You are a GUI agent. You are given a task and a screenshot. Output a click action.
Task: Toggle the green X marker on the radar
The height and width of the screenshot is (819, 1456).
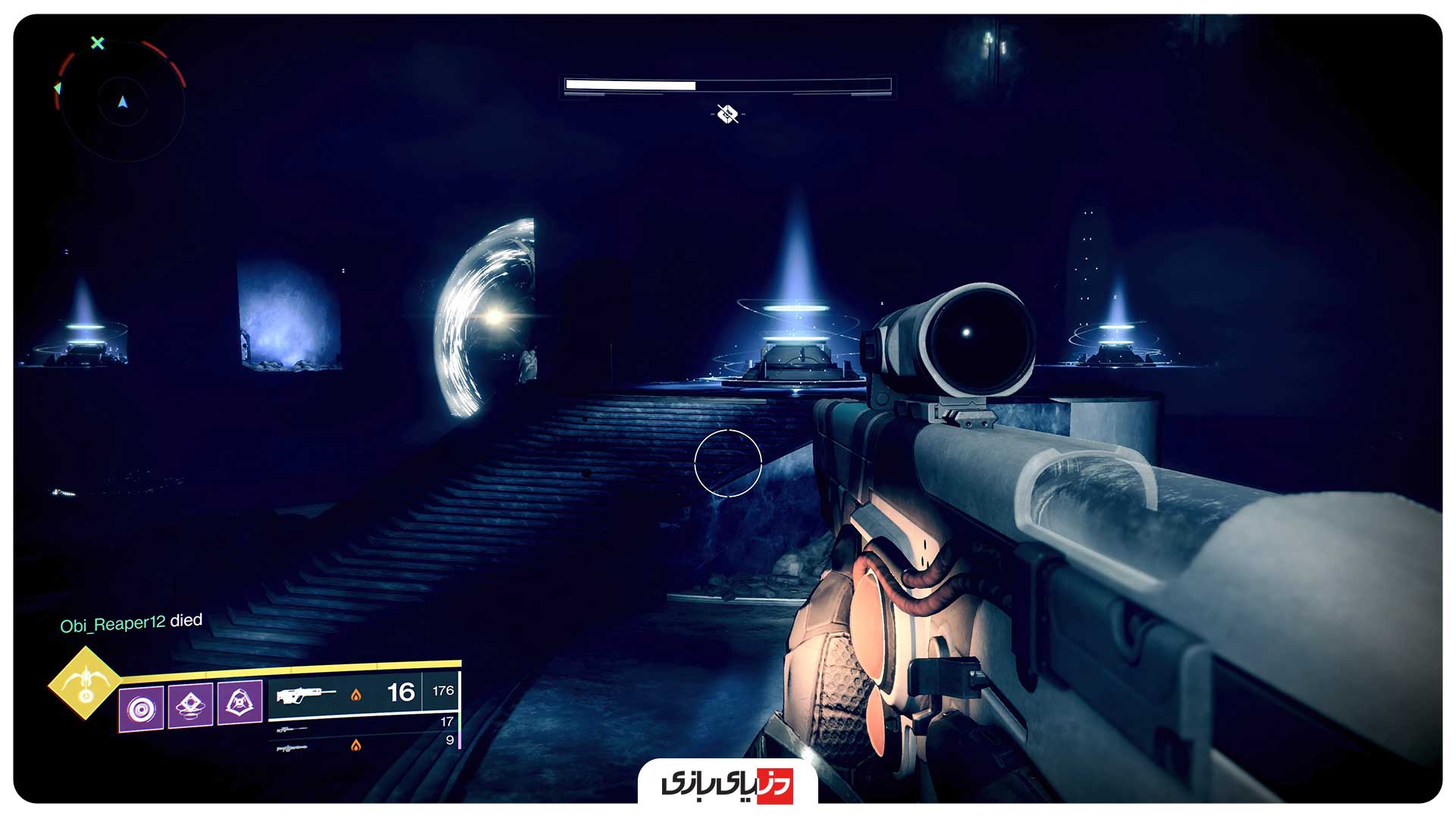(97, 44)
